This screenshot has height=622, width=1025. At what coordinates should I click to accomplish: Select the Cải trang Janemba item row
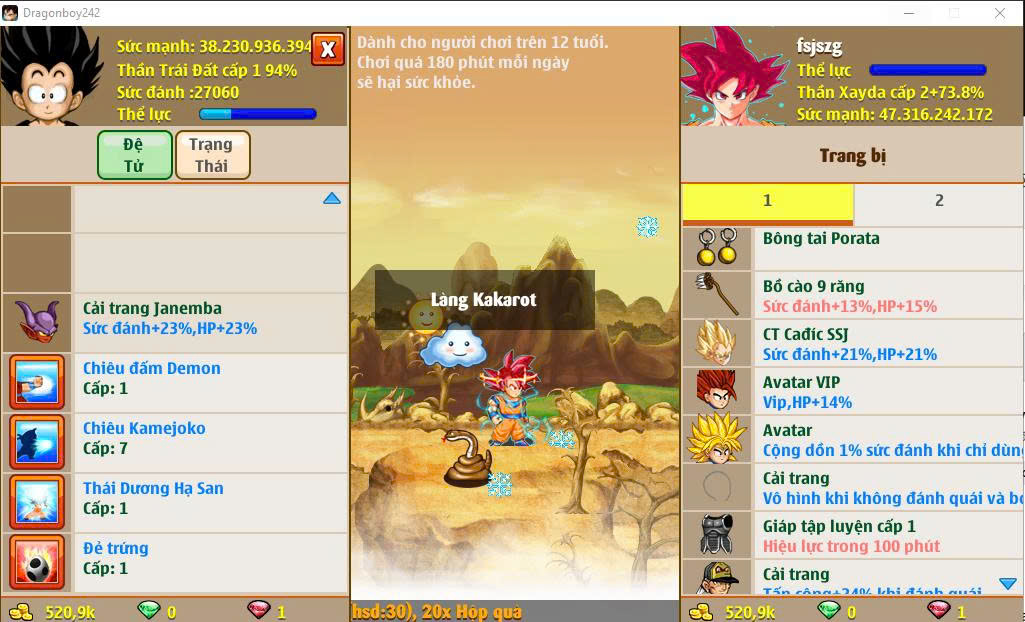175,319
